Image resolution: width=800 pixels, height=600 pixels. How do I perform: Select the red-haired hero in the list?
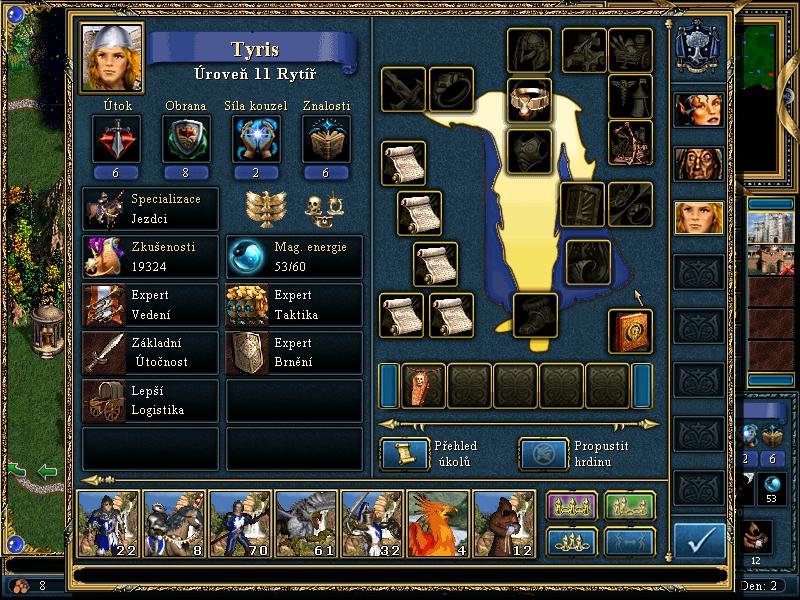pyautogui.click(x=698, y=110)
